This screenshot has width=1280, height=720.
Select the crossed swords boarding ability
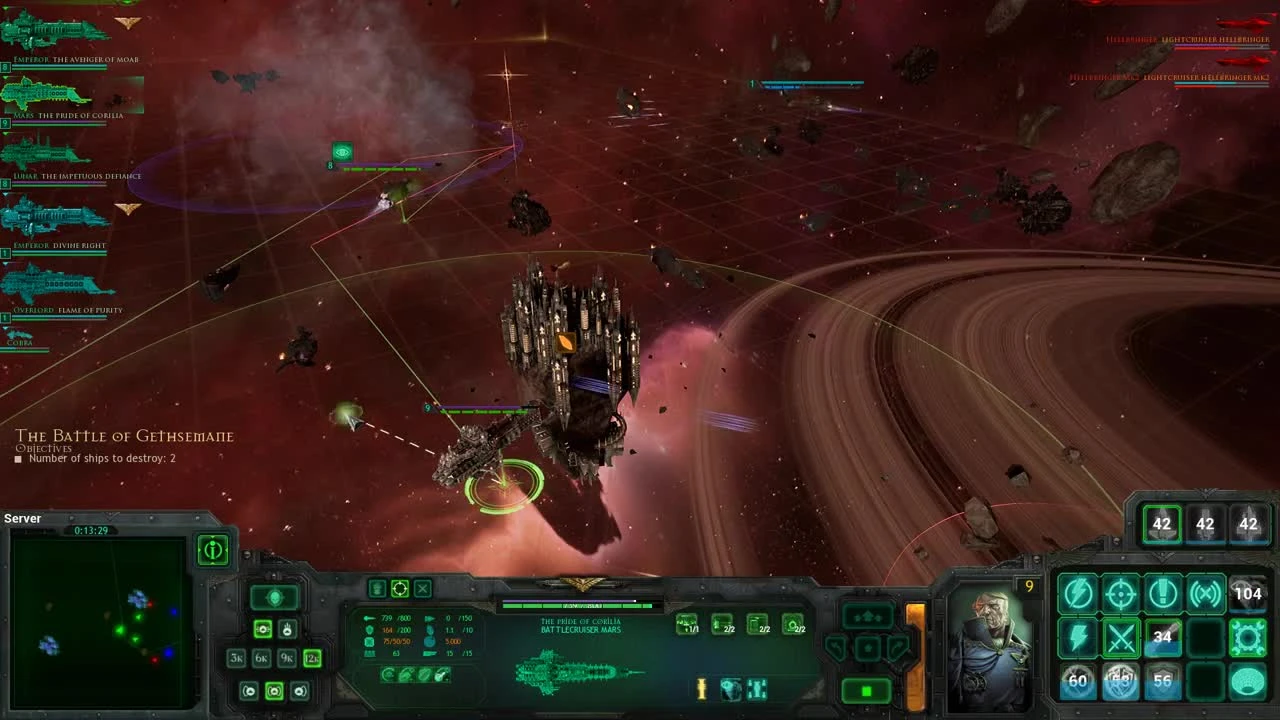1120,636
